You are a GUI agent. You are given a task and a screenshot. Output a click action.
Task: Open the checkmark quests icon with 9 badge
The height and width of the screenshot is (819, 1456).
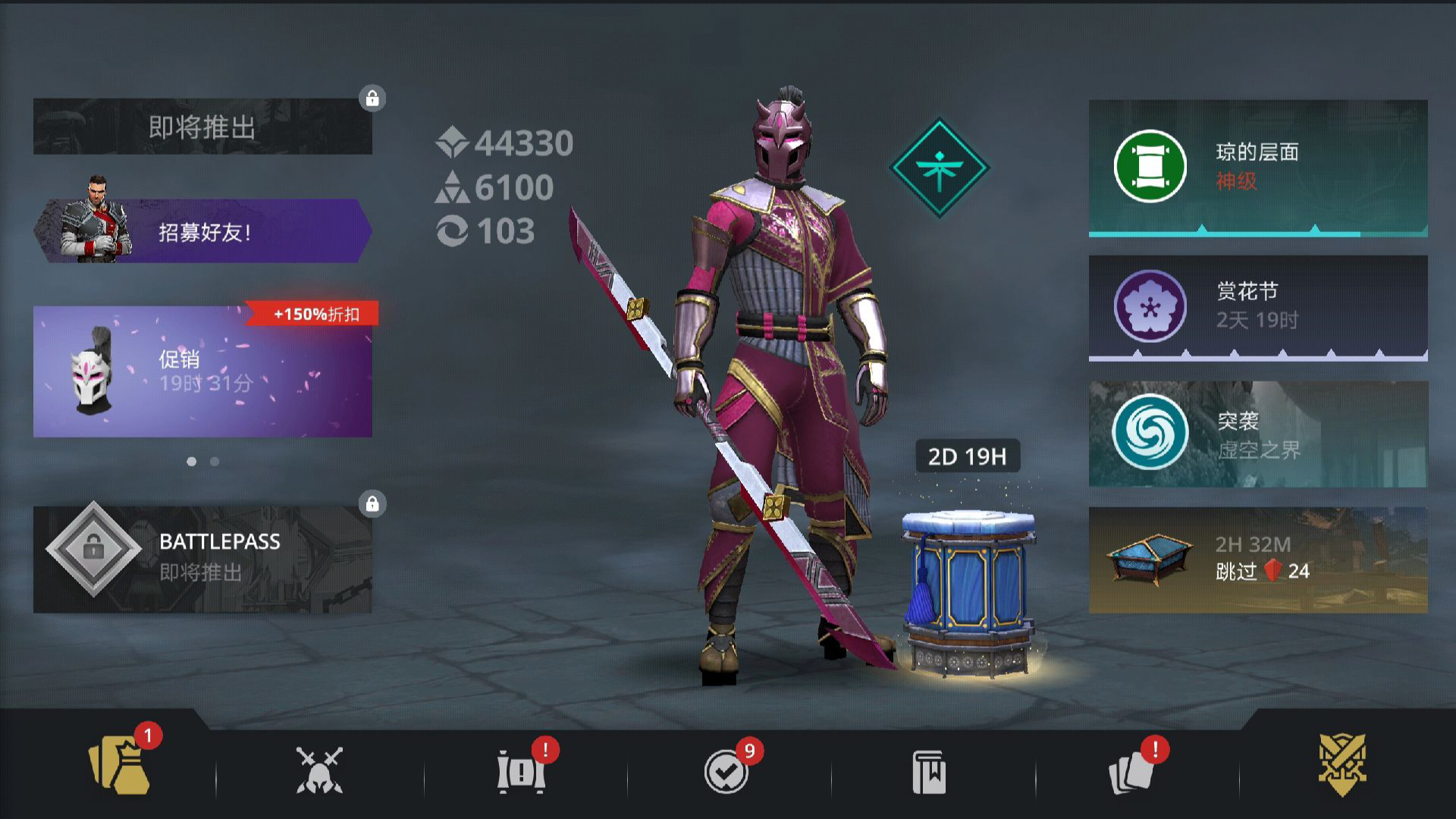coord(726,771)
